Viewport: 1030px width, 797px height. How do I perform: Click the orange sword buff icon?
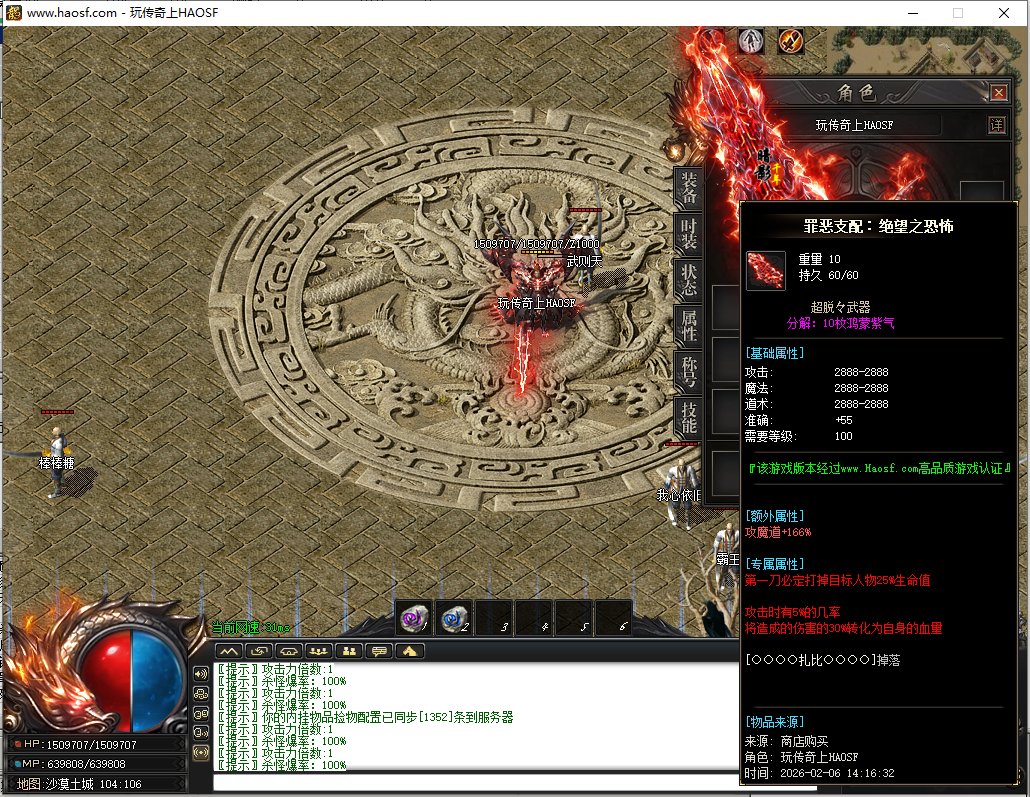point(791,41)
